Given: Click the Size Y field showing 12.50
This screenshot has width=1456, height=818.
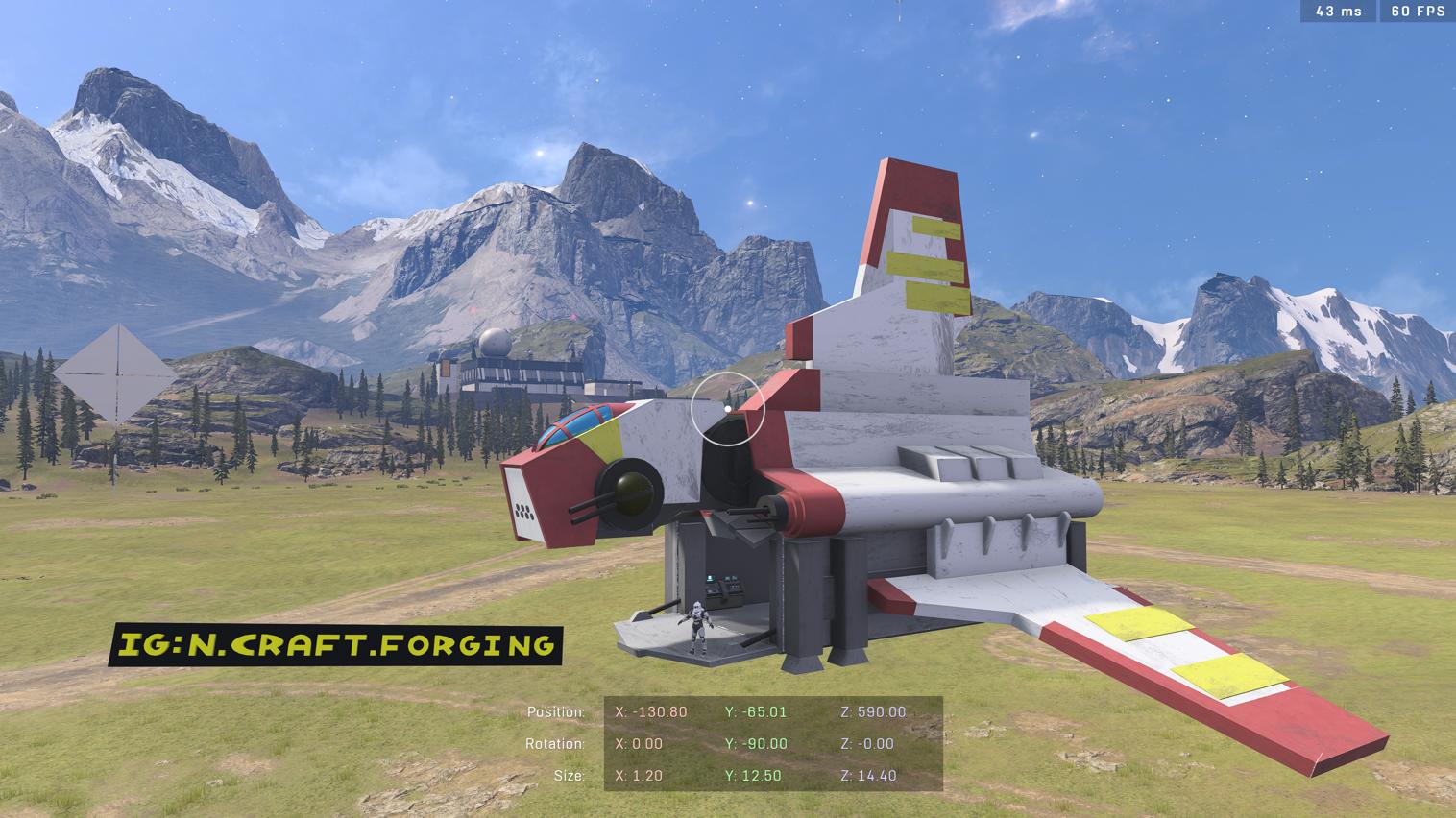Looking at the screenshot, I should click(x=753, y=775).
